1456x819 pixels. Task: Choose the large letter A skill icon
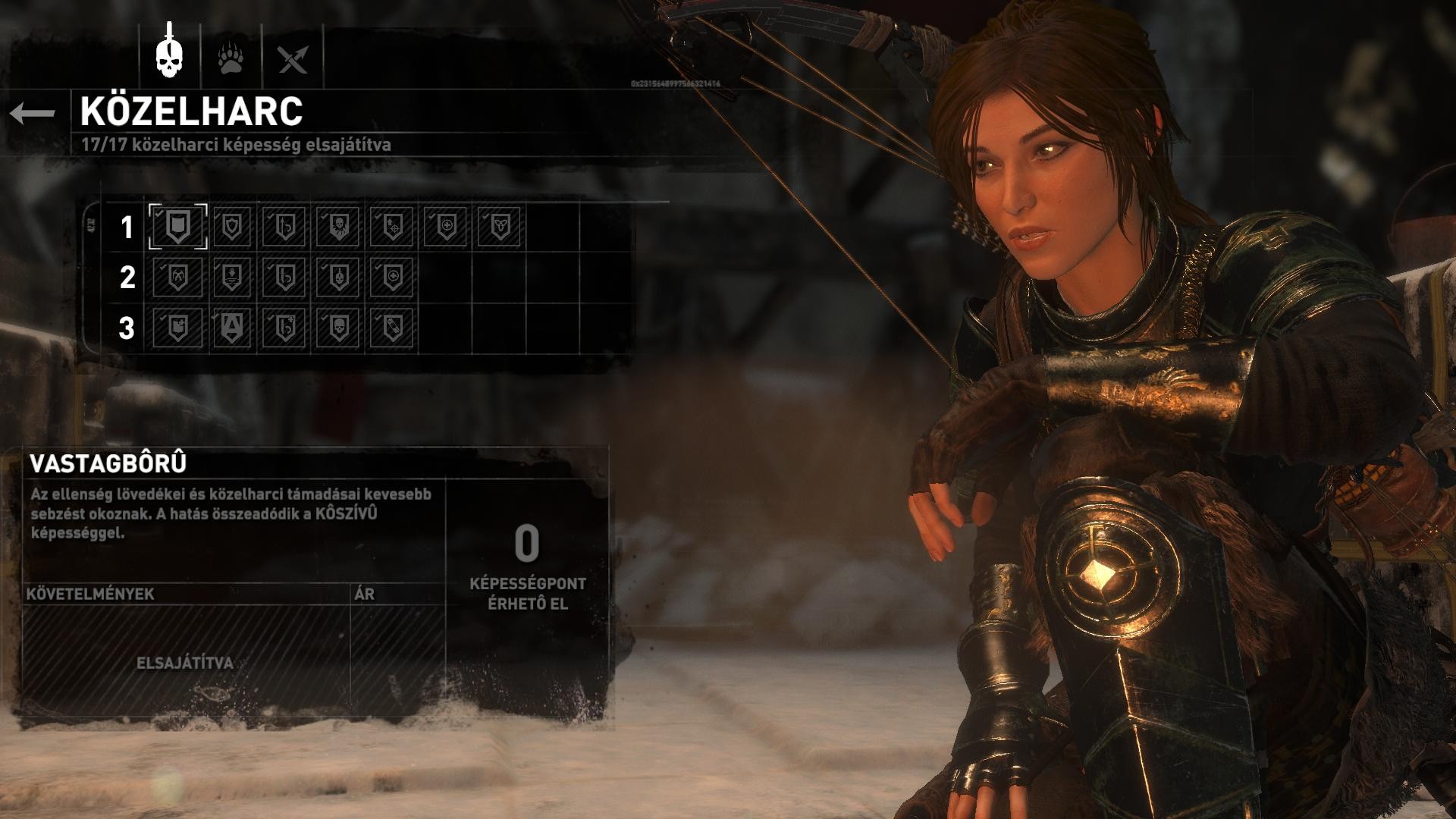click(231, 328)
